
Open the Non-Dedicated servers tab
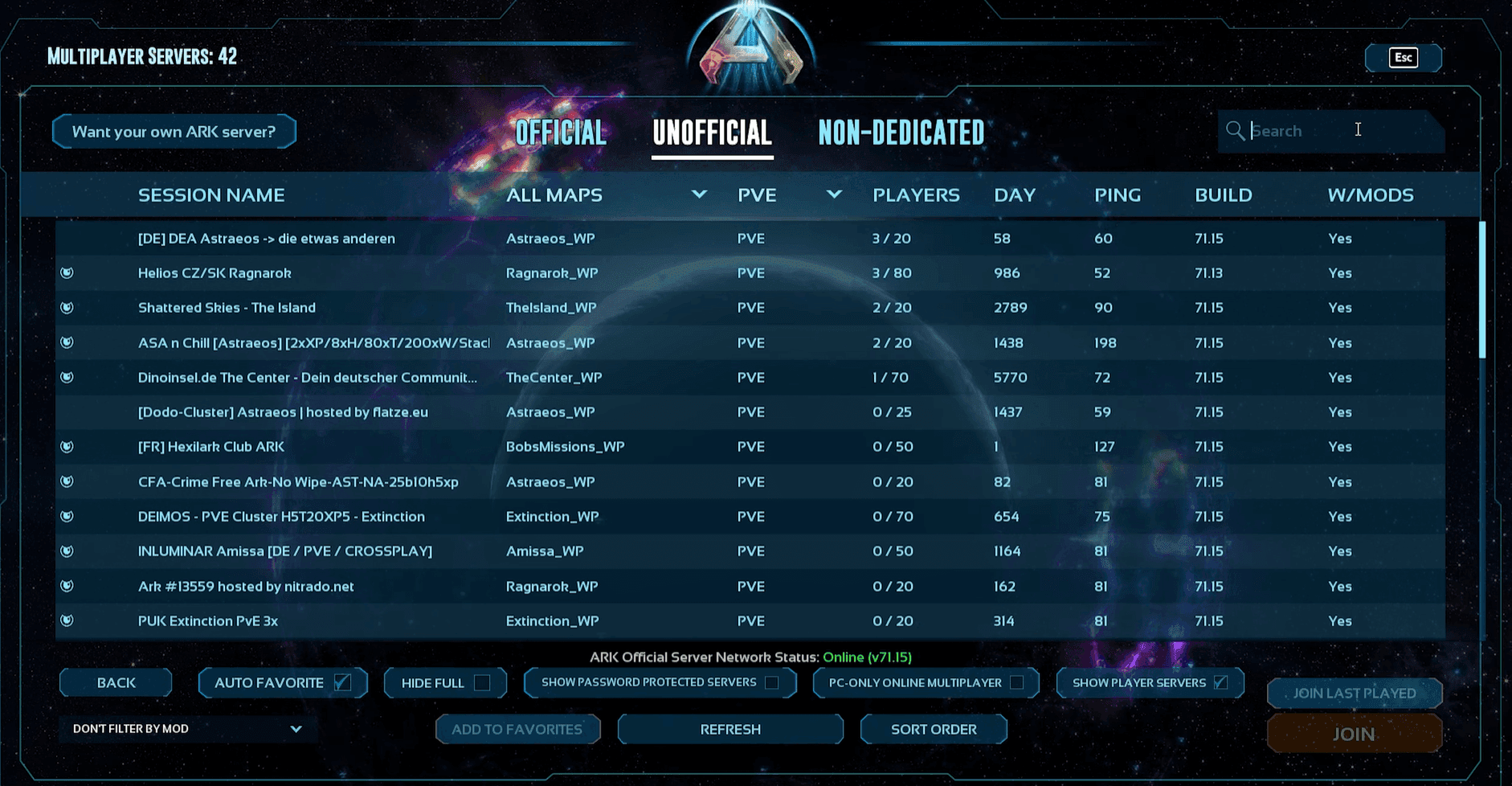[x=901, y=133]
